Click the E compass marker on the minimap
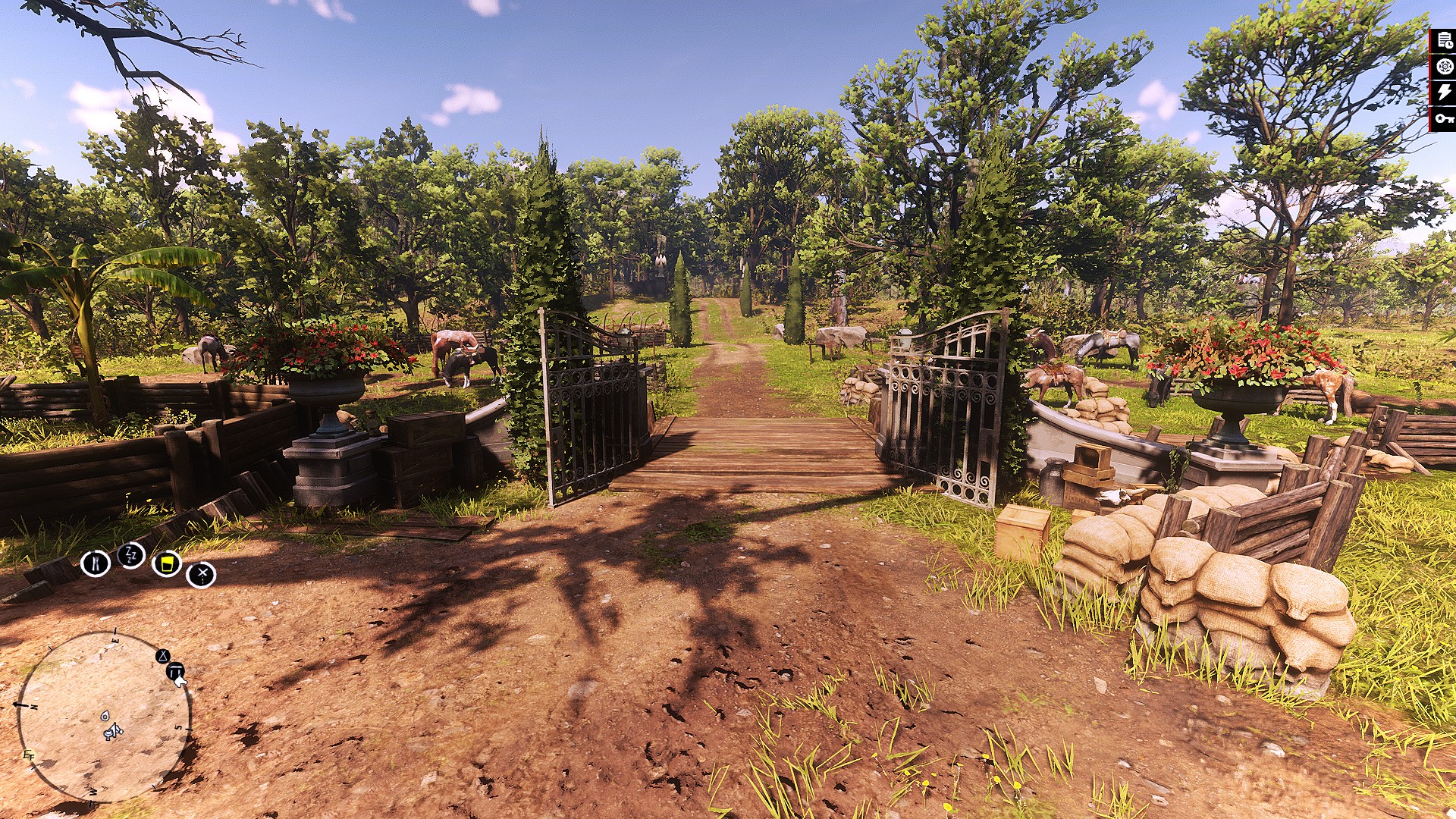 coord(115,639)
